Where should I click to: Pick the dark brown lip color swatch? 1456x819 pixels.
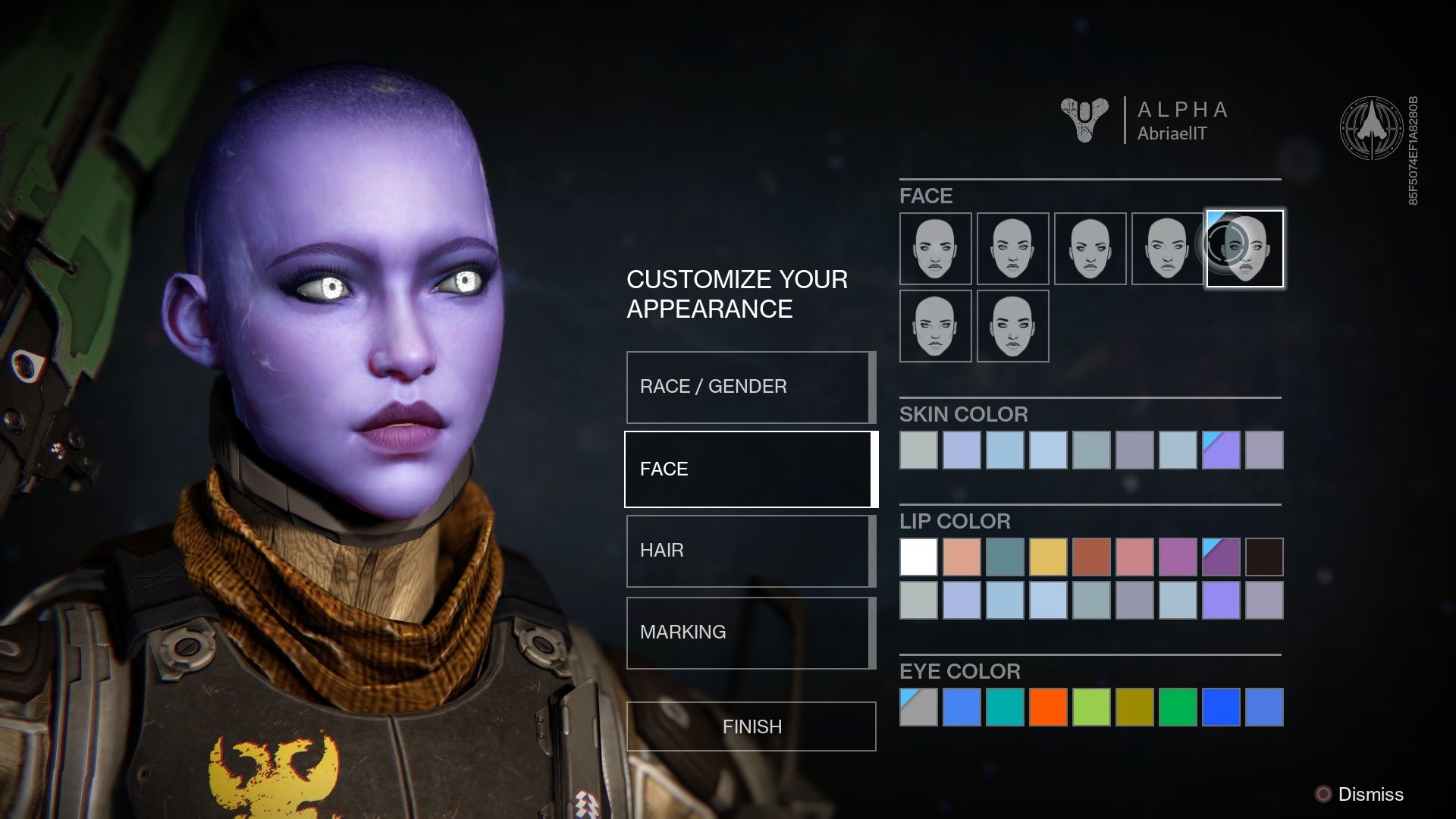click(x=1263, y=557)
